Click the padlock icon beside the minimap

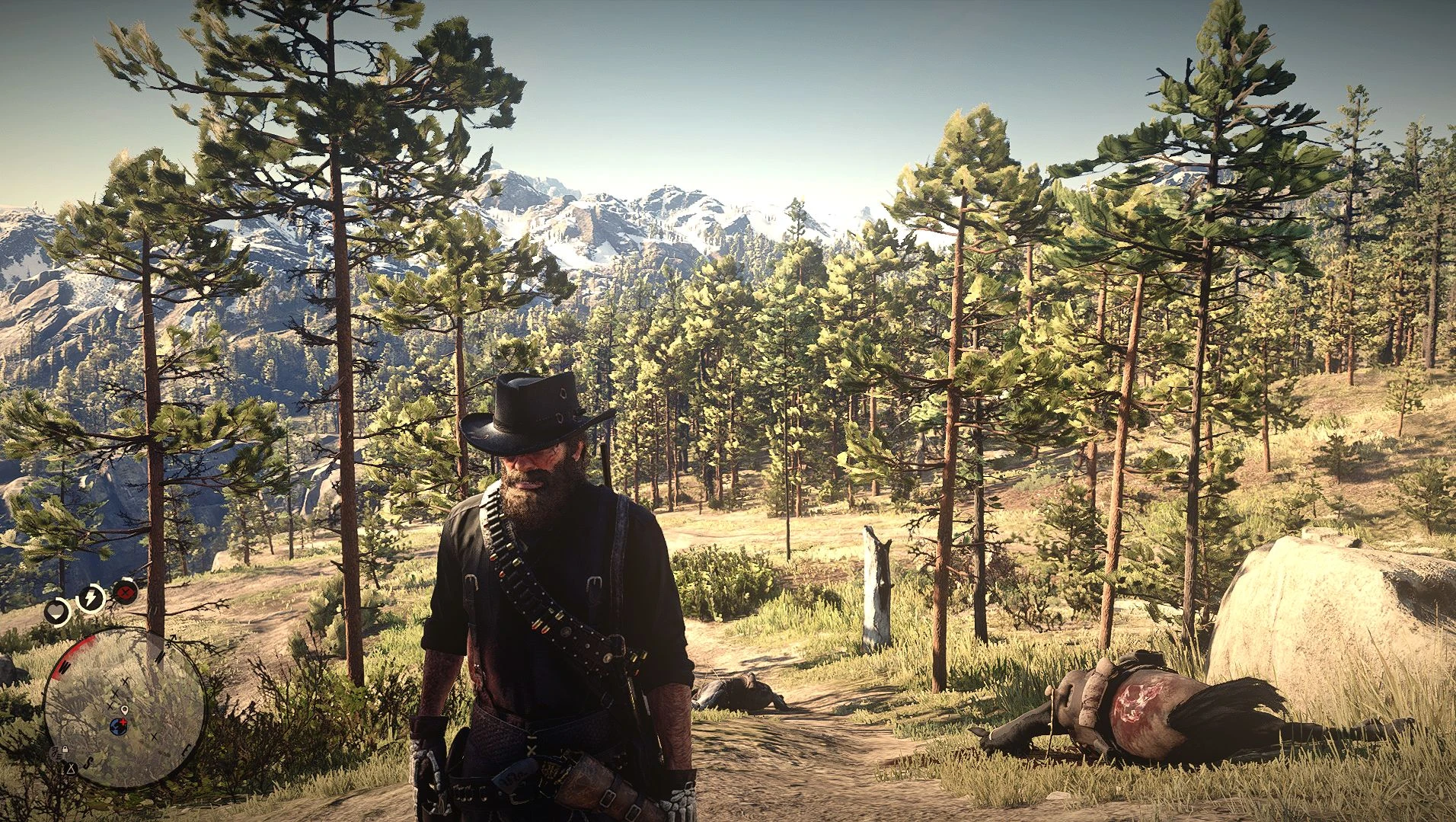(65, 750)
